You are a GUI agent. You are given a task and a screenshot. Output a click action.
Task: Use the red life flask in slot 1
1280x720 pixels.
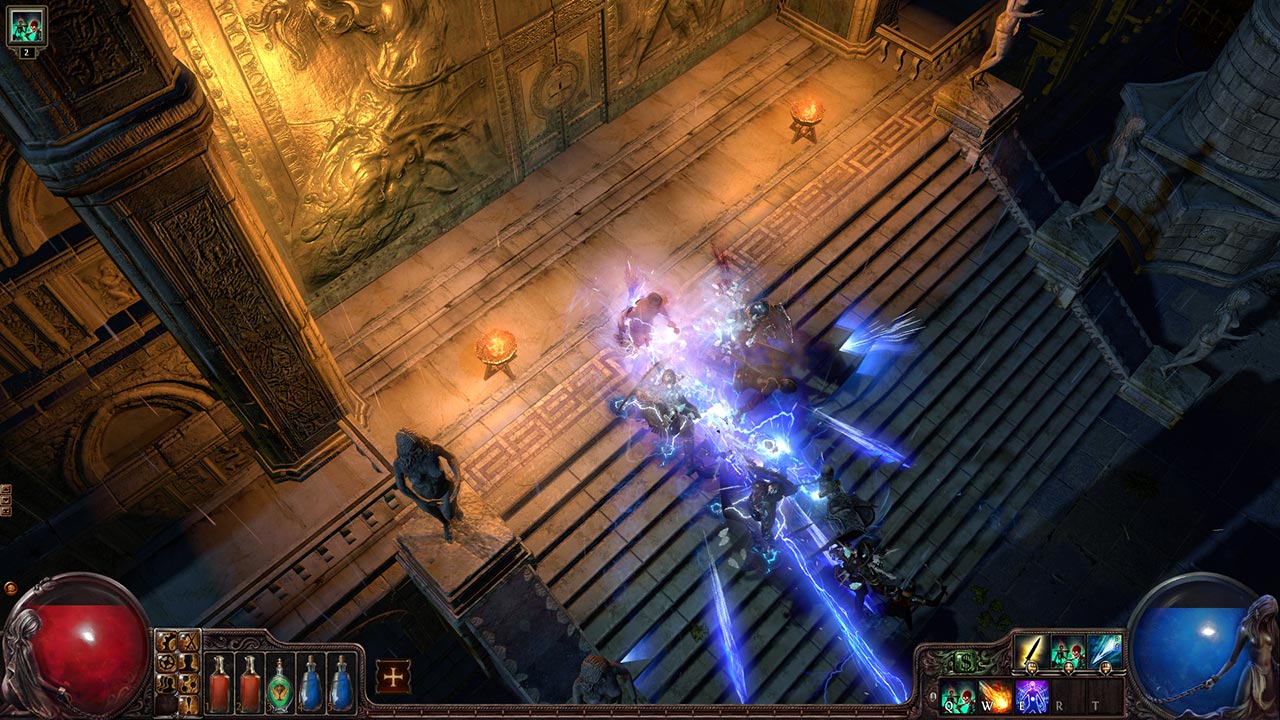(x=218, y=684)
